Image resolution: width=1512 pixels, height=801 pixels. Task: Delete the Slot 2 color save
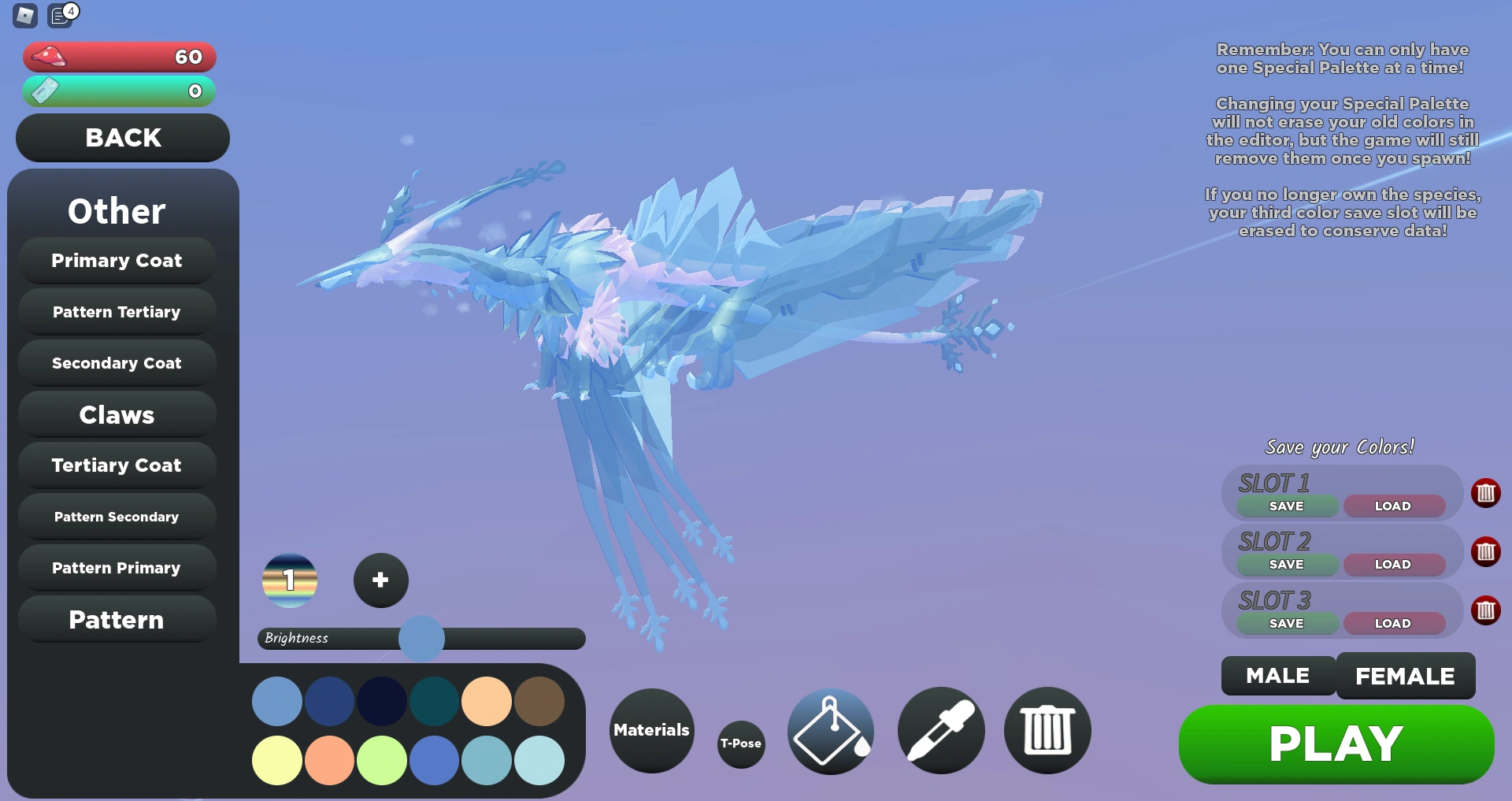(x=1487, y=552)
